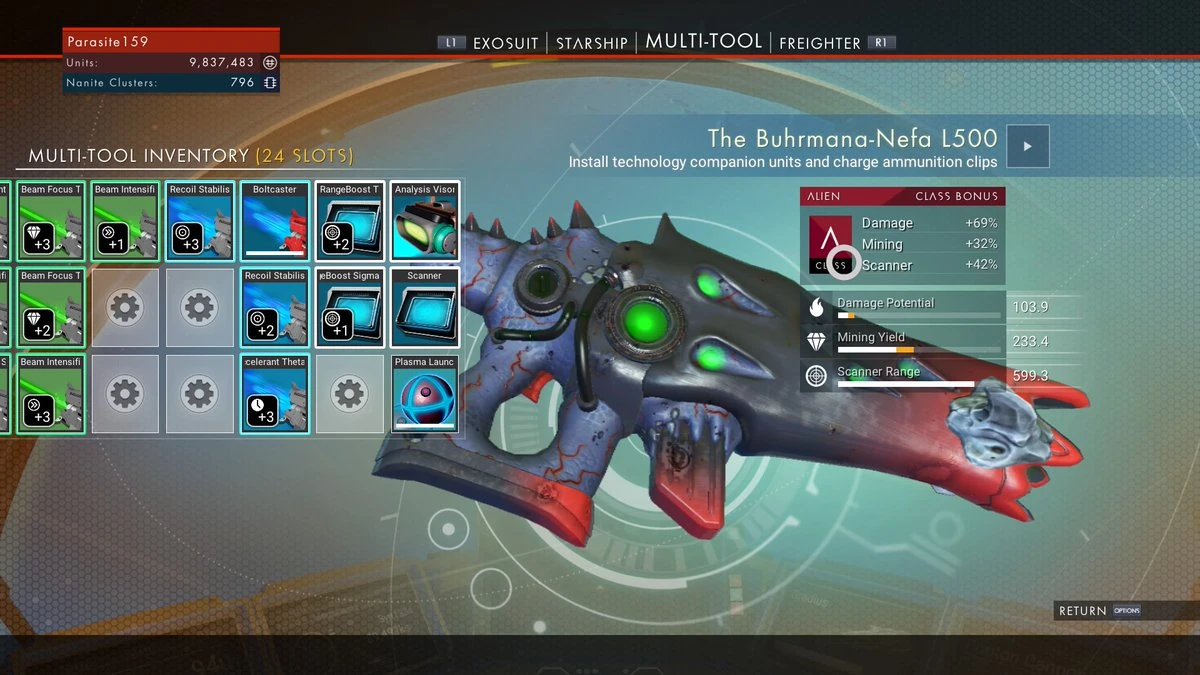Open the RangeBoost +2 upgrade slot

point(350,221)
